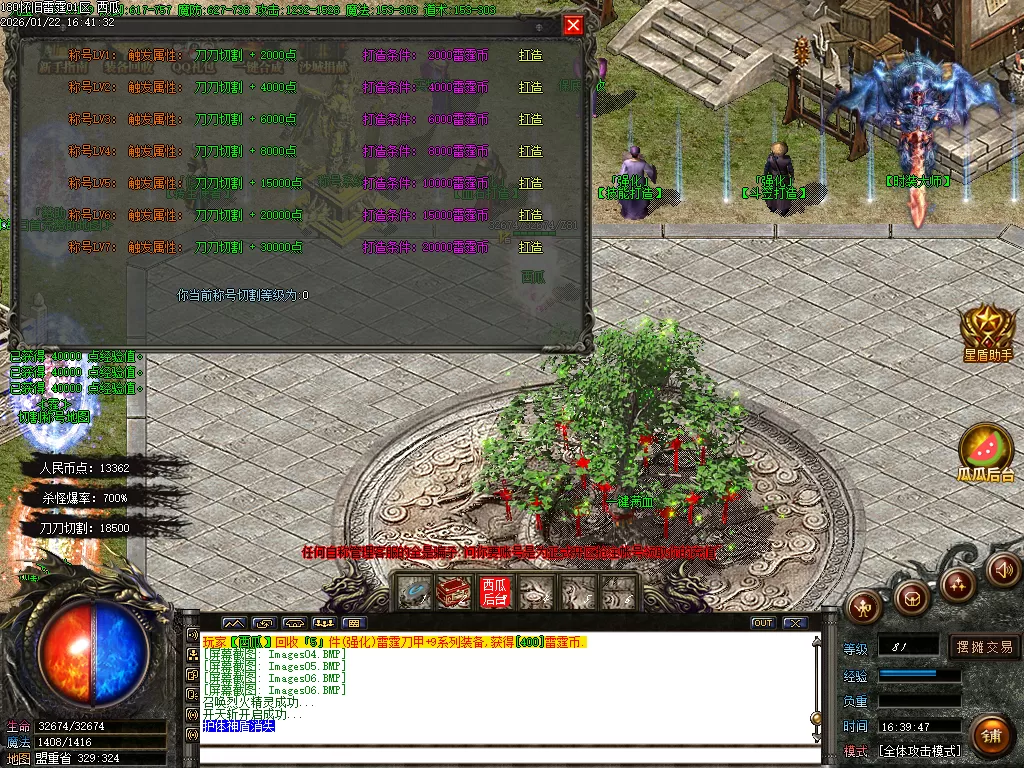This screenshot has height=768, width=1024.
Task: Use the red treasure chest hotbar item
Action: (x=454, y=592)
